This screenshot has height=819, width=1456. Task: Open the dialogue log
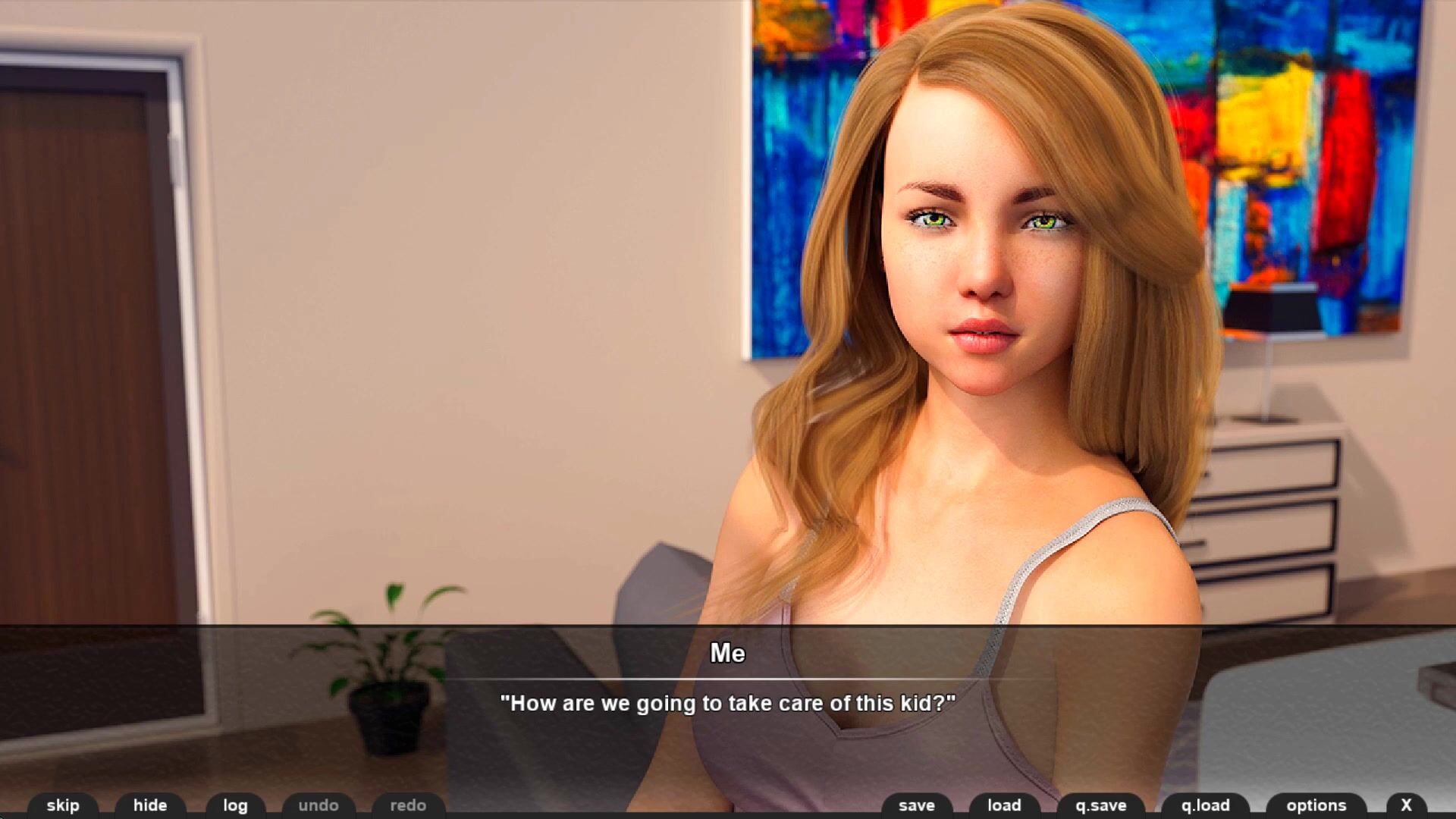[235, 805]
